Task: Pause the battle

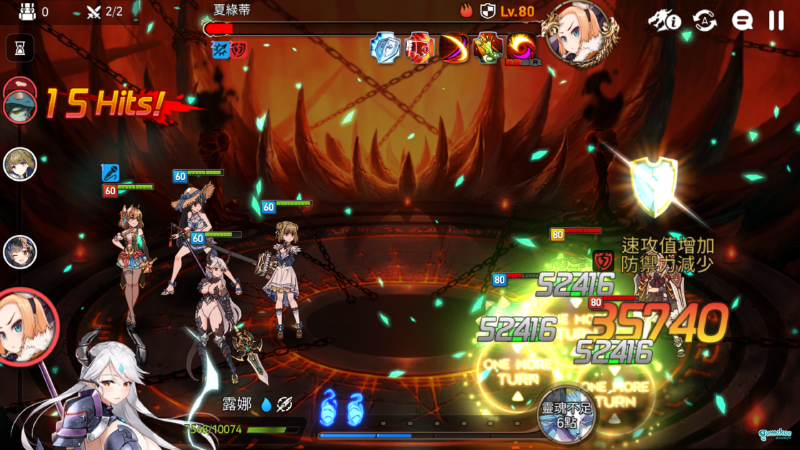Action: [776, 19]
